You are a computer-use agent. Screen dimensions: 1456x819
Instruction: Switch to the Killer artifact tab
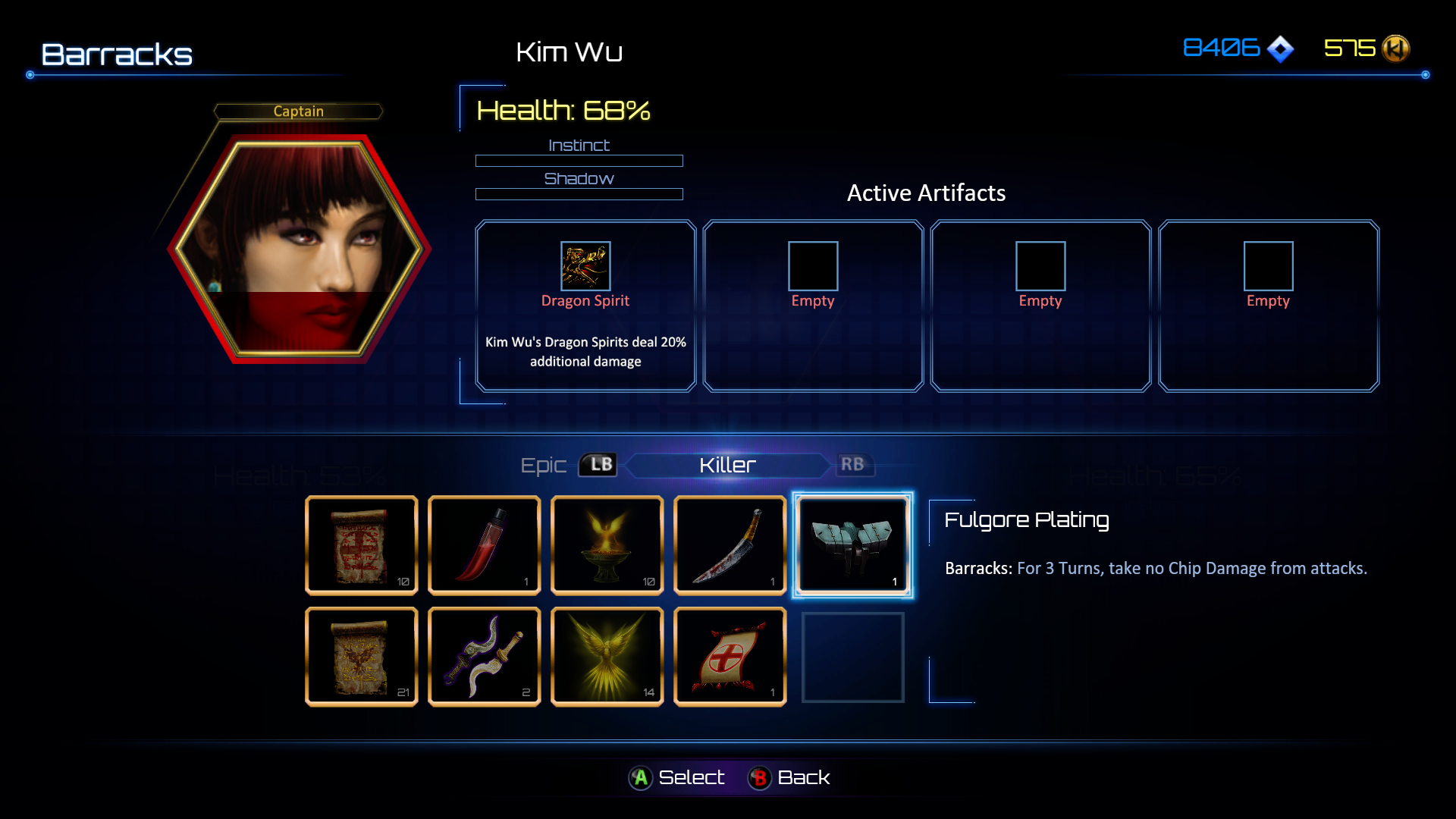[727, 465]
